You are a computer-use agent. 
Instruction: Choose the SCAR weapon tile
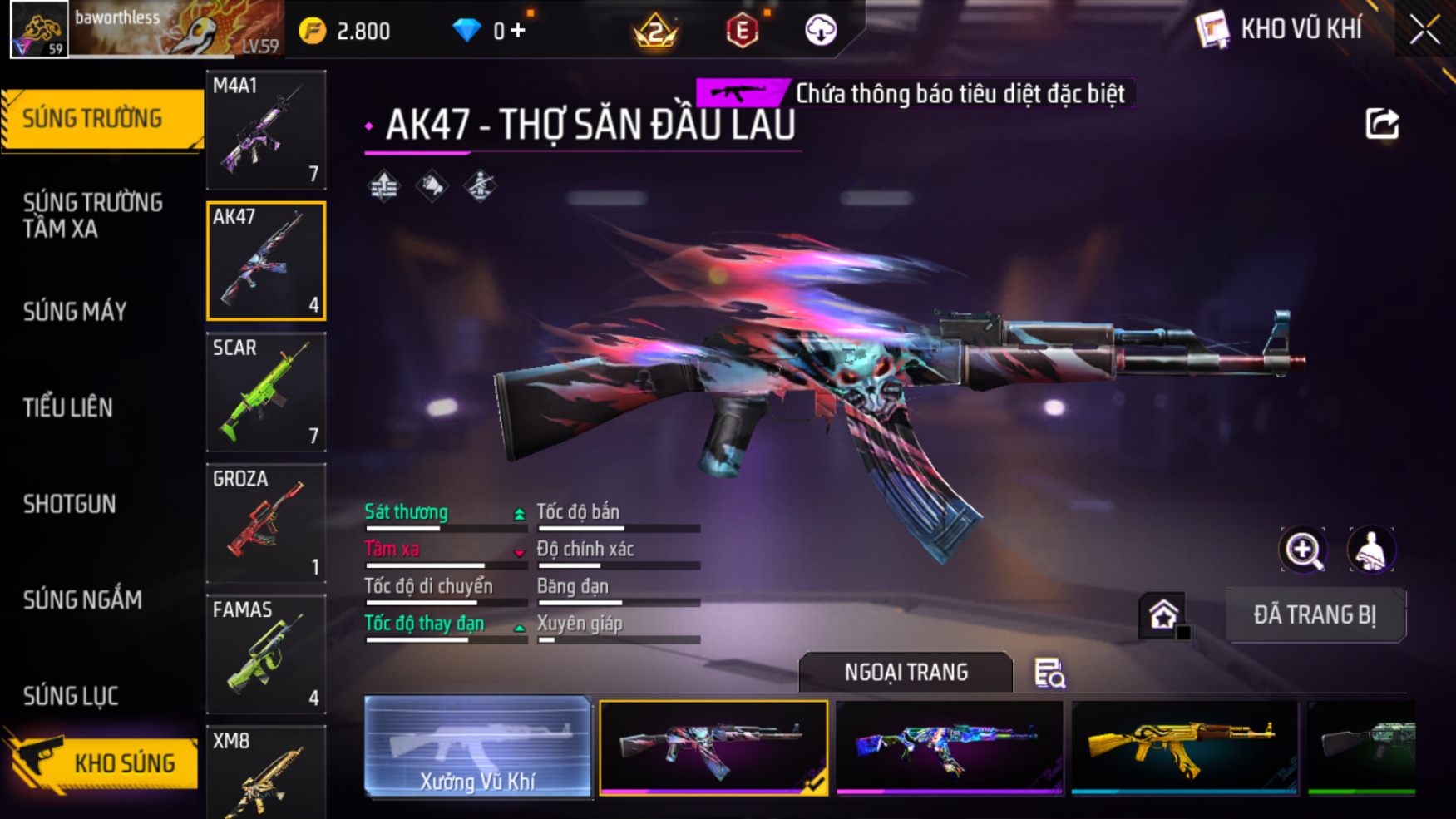(x=266, y=392)
